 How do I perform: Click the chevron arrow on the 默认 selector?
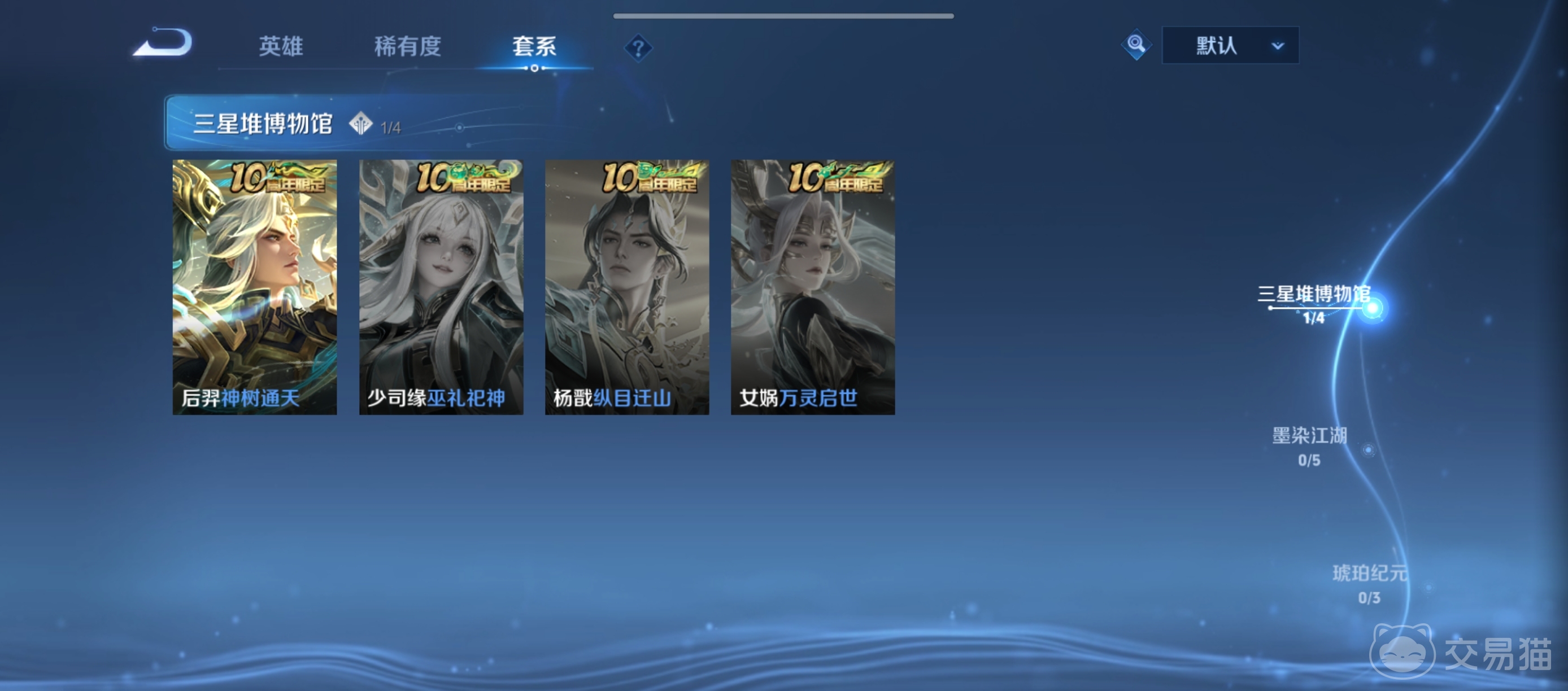(1277, 45)
